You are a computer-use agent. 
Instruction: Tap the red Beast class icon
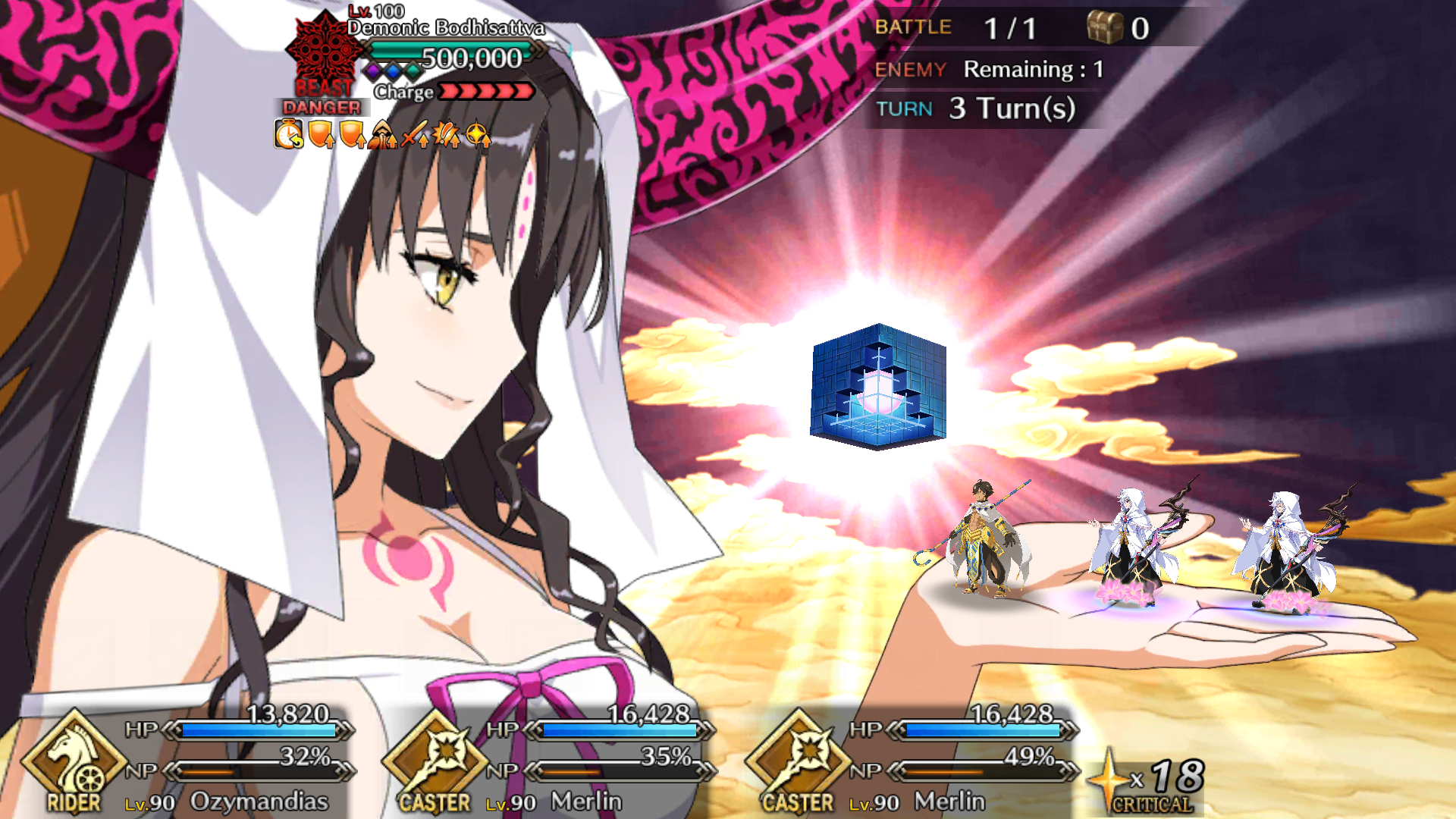(x=324, y=53)
